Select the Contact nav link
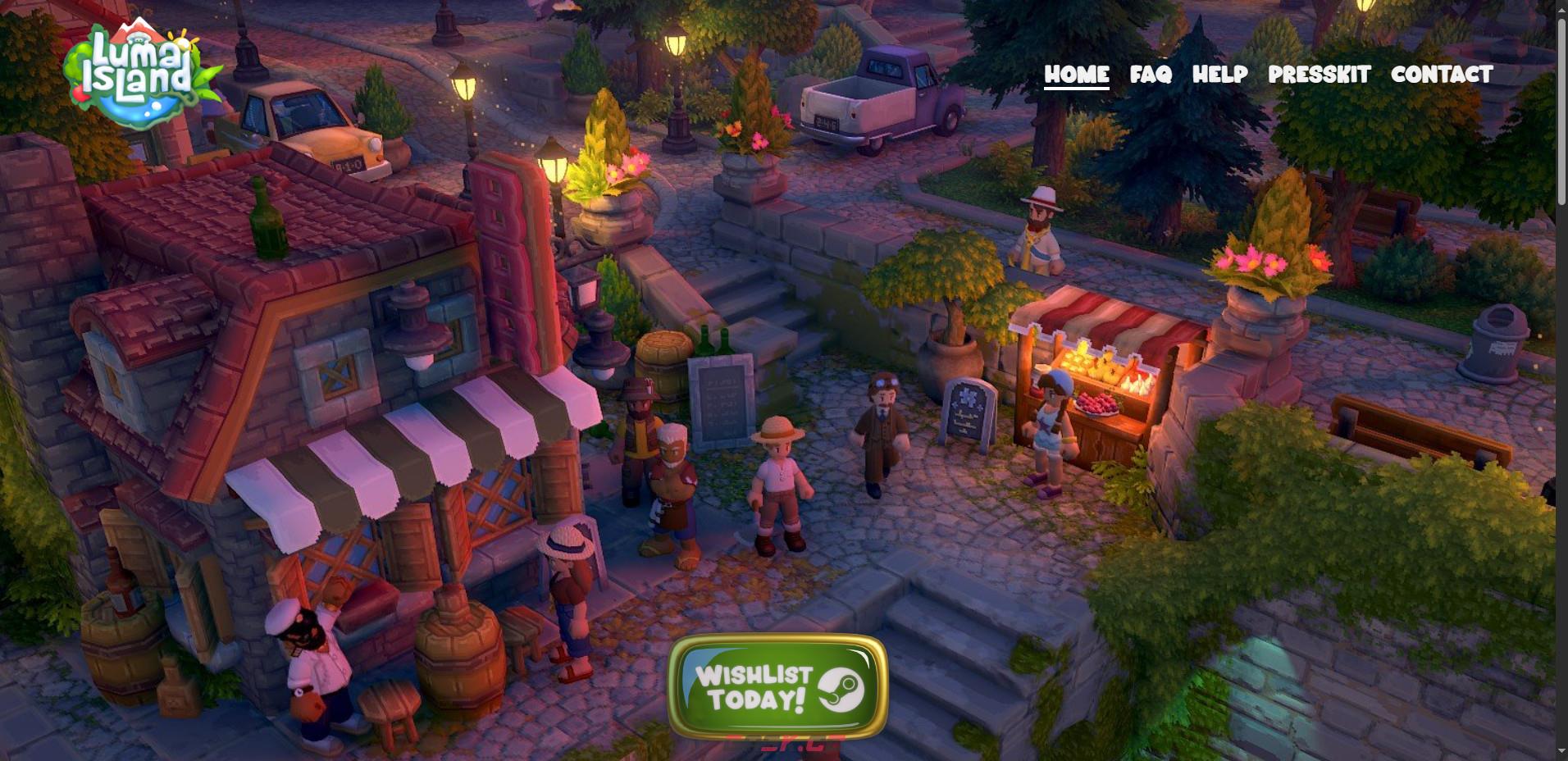 click(1442, 75)
